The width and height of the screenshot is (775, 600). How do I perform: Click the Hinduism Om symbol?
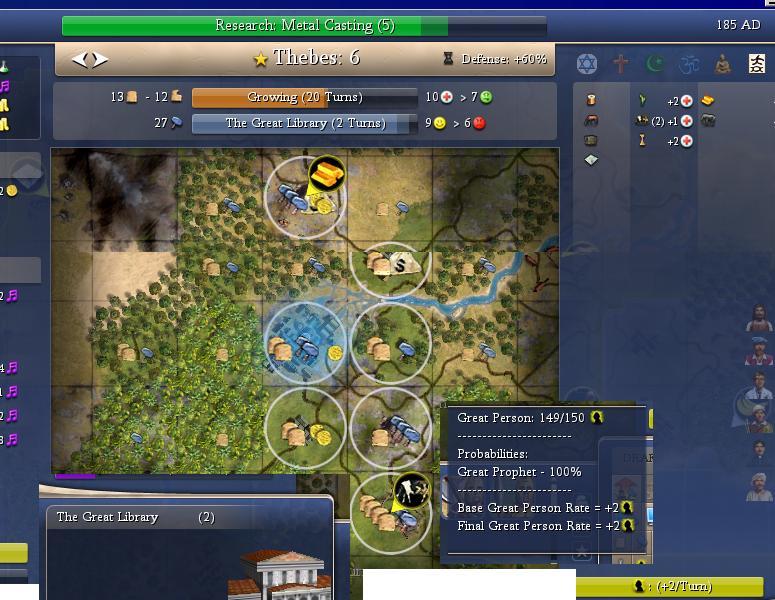[x=688, y=65]
